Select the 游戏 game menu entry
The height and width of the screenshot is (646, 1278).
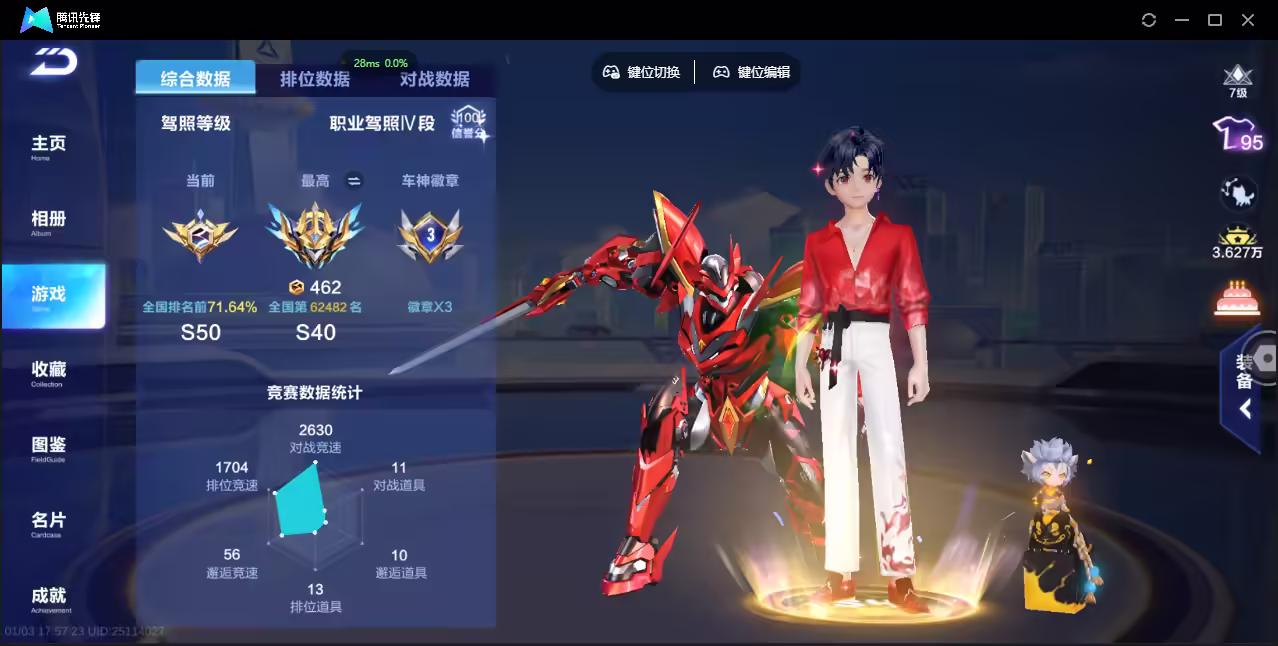[50, 296]
